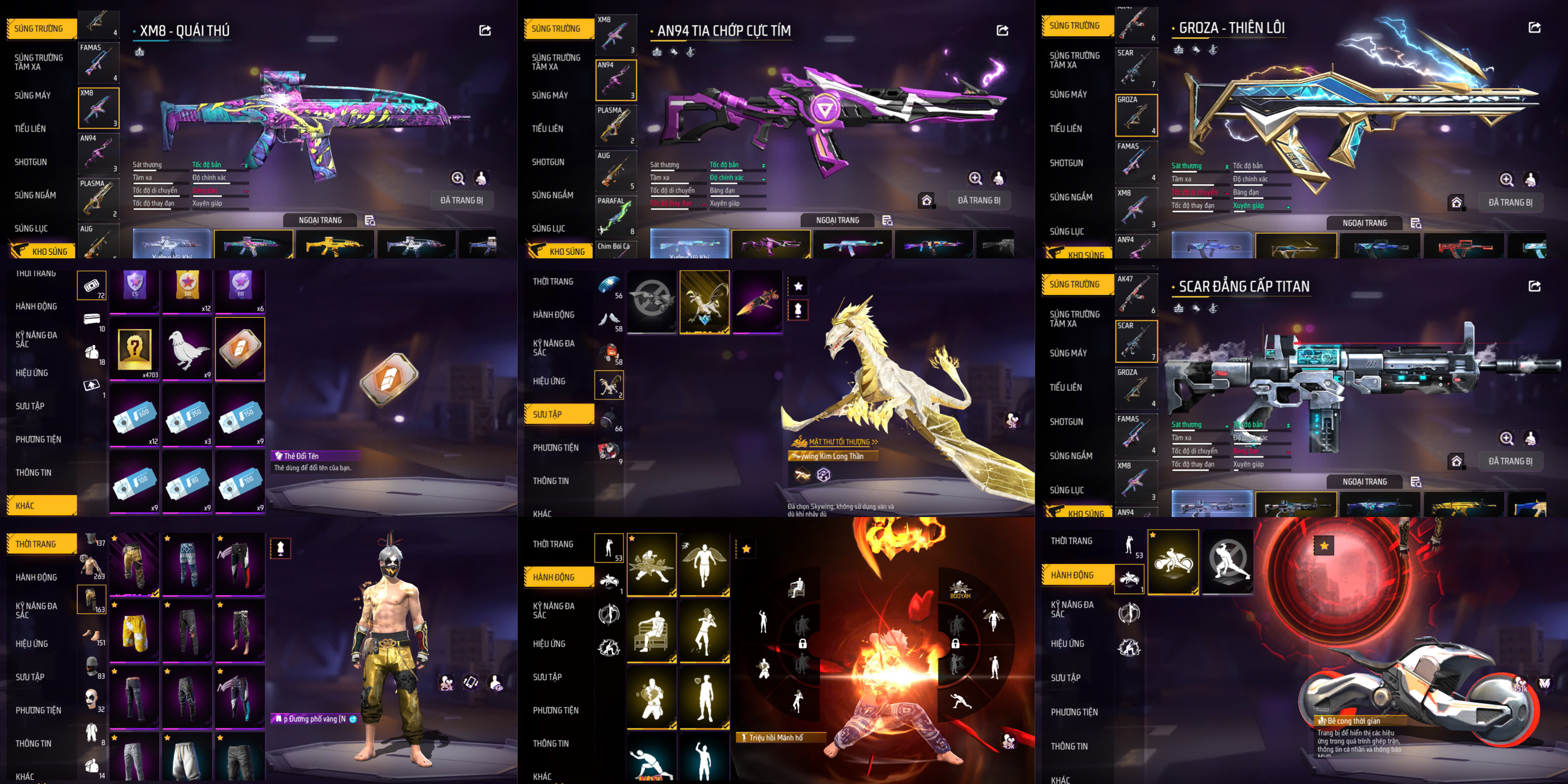Viewport: 1568px width, 784px height.
Task: Open the gold question mark box slot
Action: pos(134,349)
